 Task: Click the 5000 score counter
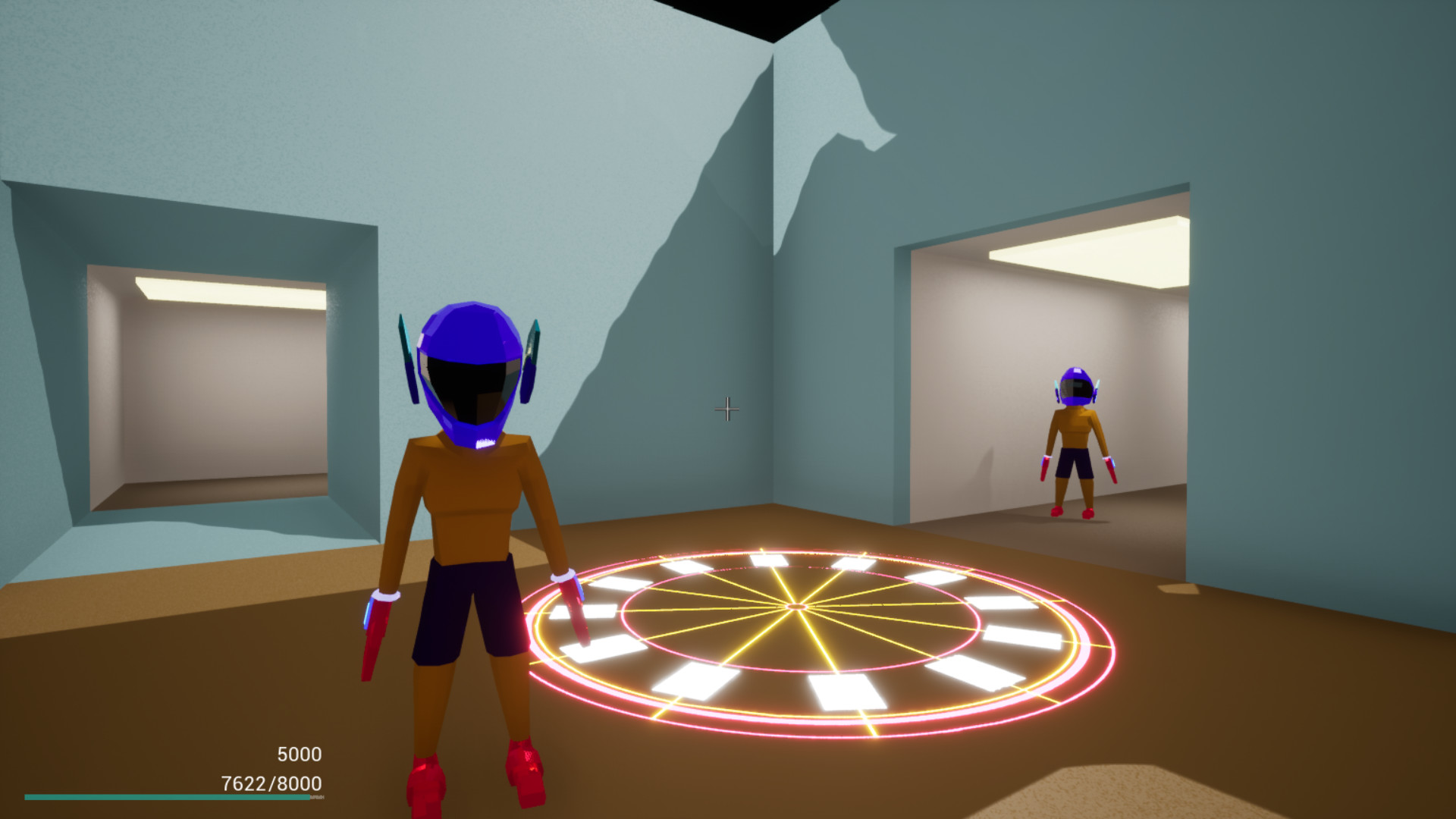[298, 754]
